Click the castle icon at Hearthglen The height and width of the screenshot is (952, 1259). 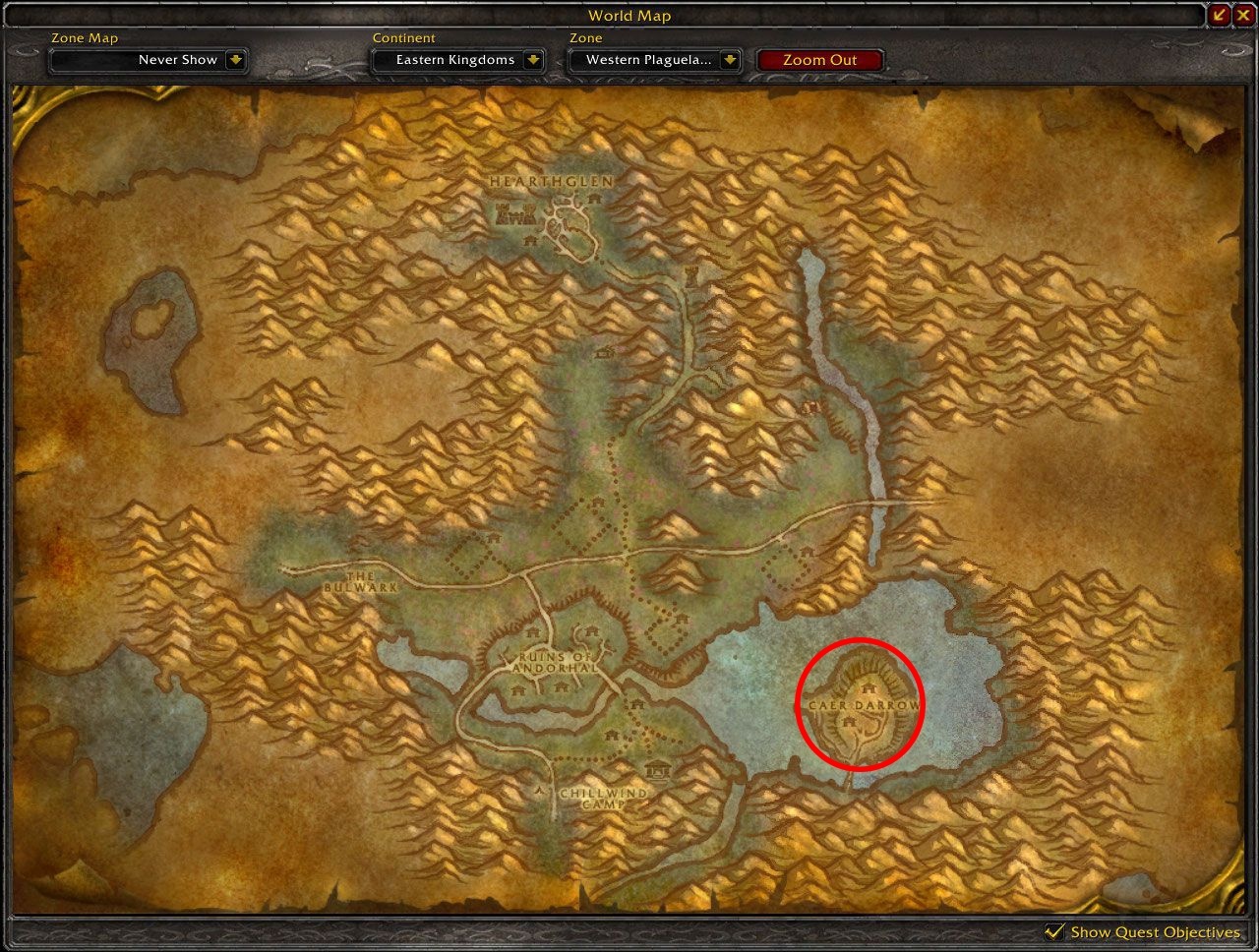click(514, 214)
